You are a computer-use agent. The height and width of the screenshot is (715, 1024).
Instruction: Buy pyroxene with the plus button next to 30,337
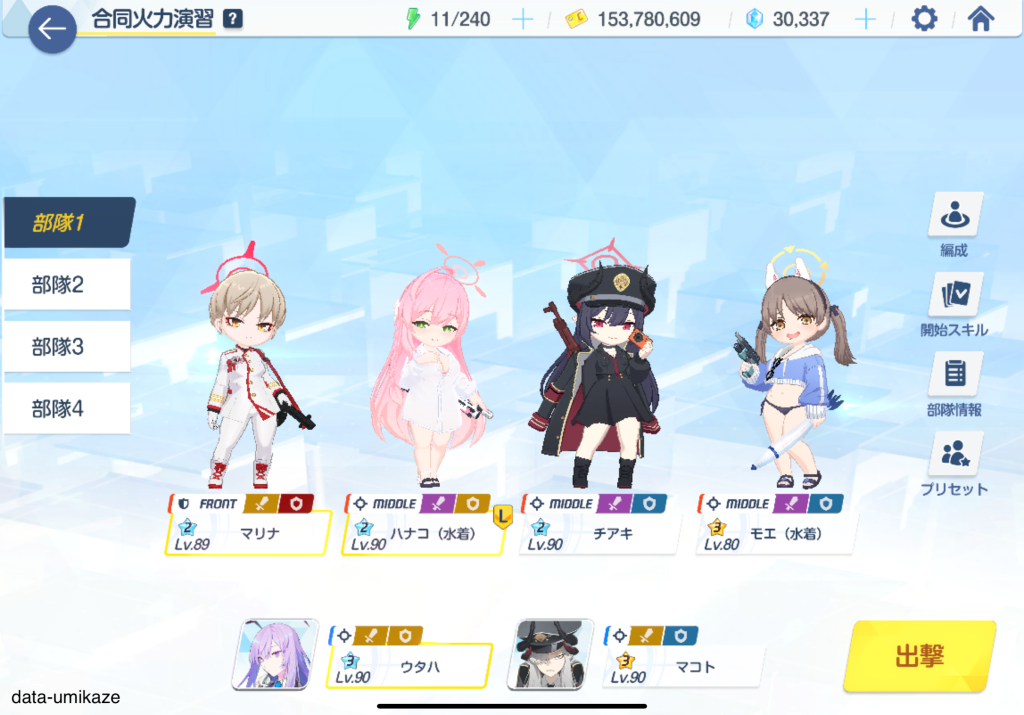pyautogui.click(x=865, y=19)
